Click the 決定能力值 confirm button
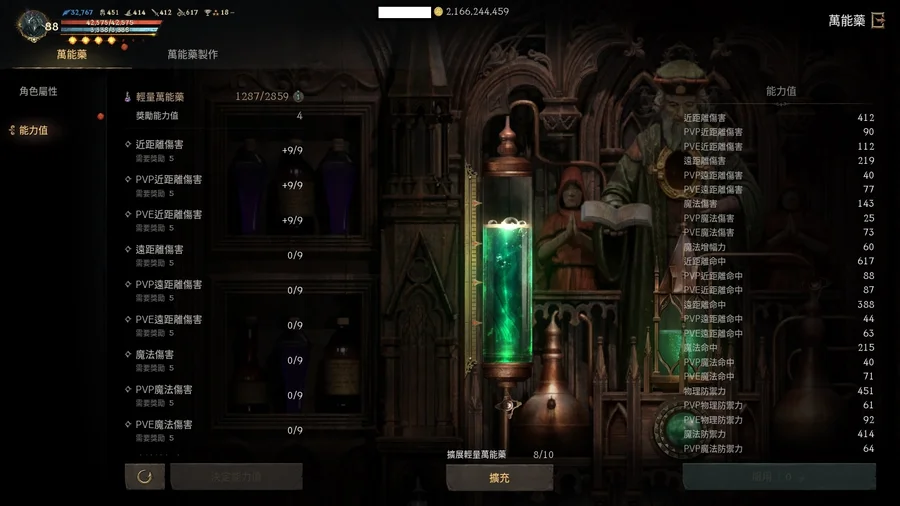This screenshot has width=900, height=506. (x=237, y=477)
